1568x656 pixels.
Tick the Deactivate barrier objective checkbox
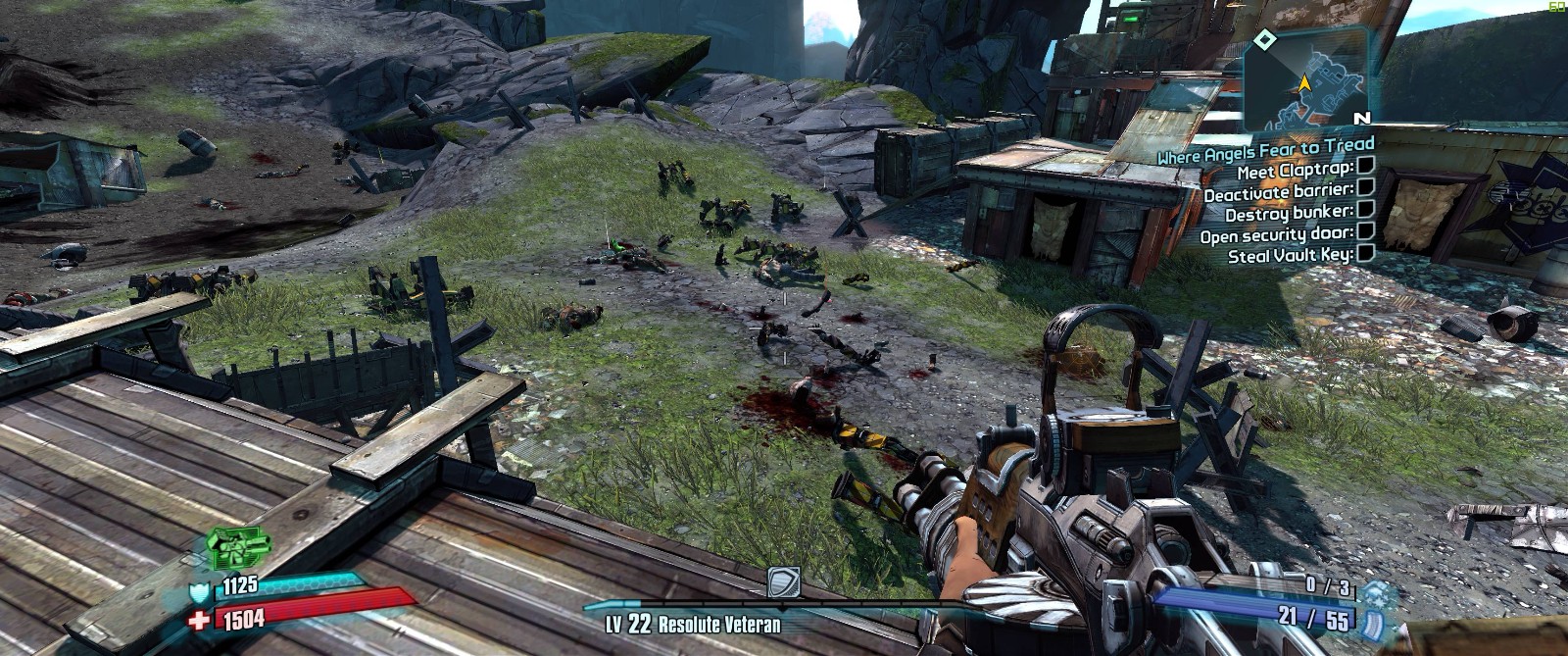pyautogui.click(x=1365, y=187)
